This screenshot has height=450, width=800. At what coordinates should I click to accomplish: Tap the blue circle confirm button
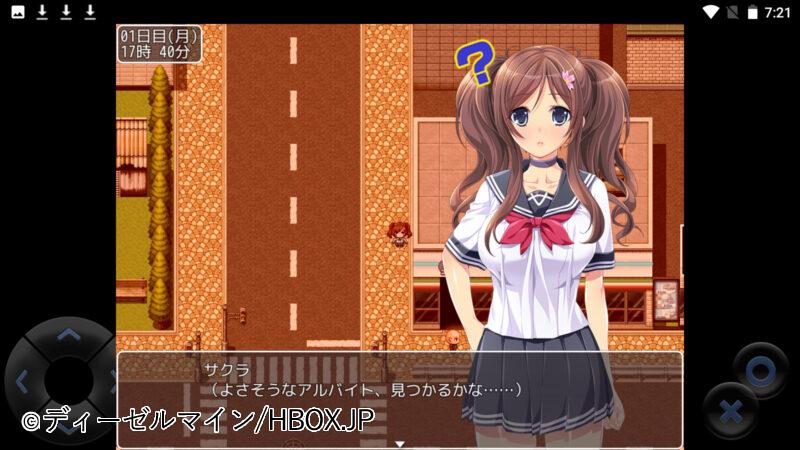pos(760,370)
